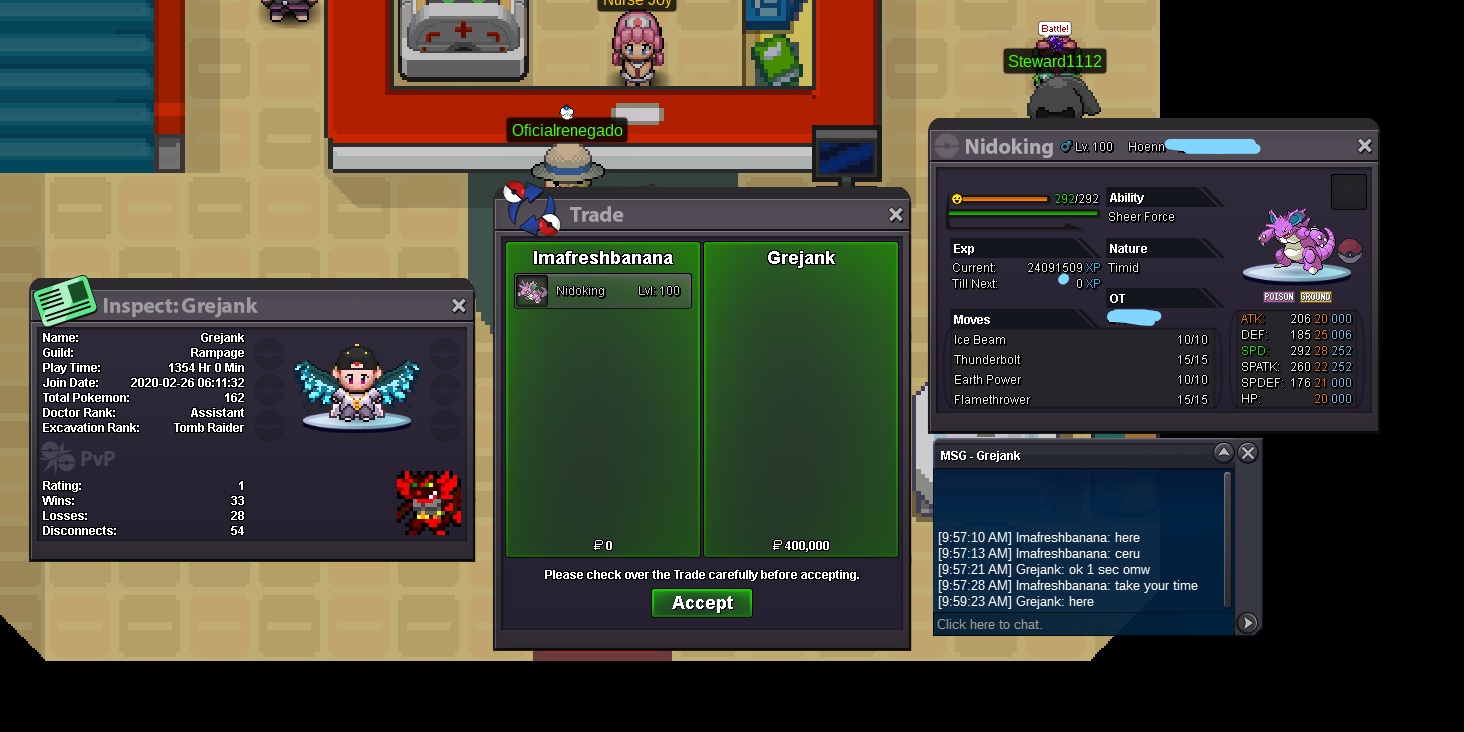The width and height of the screenshot is (1464, 732).
Task: Close the MSG - Grejank chat window
Action: 1247,454
